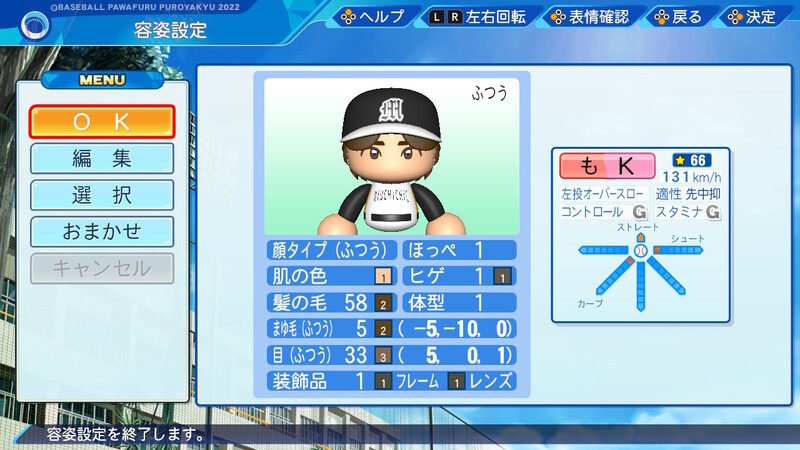Select the おまかせ option
Screen dimensions: 800x450
[102, 231]
